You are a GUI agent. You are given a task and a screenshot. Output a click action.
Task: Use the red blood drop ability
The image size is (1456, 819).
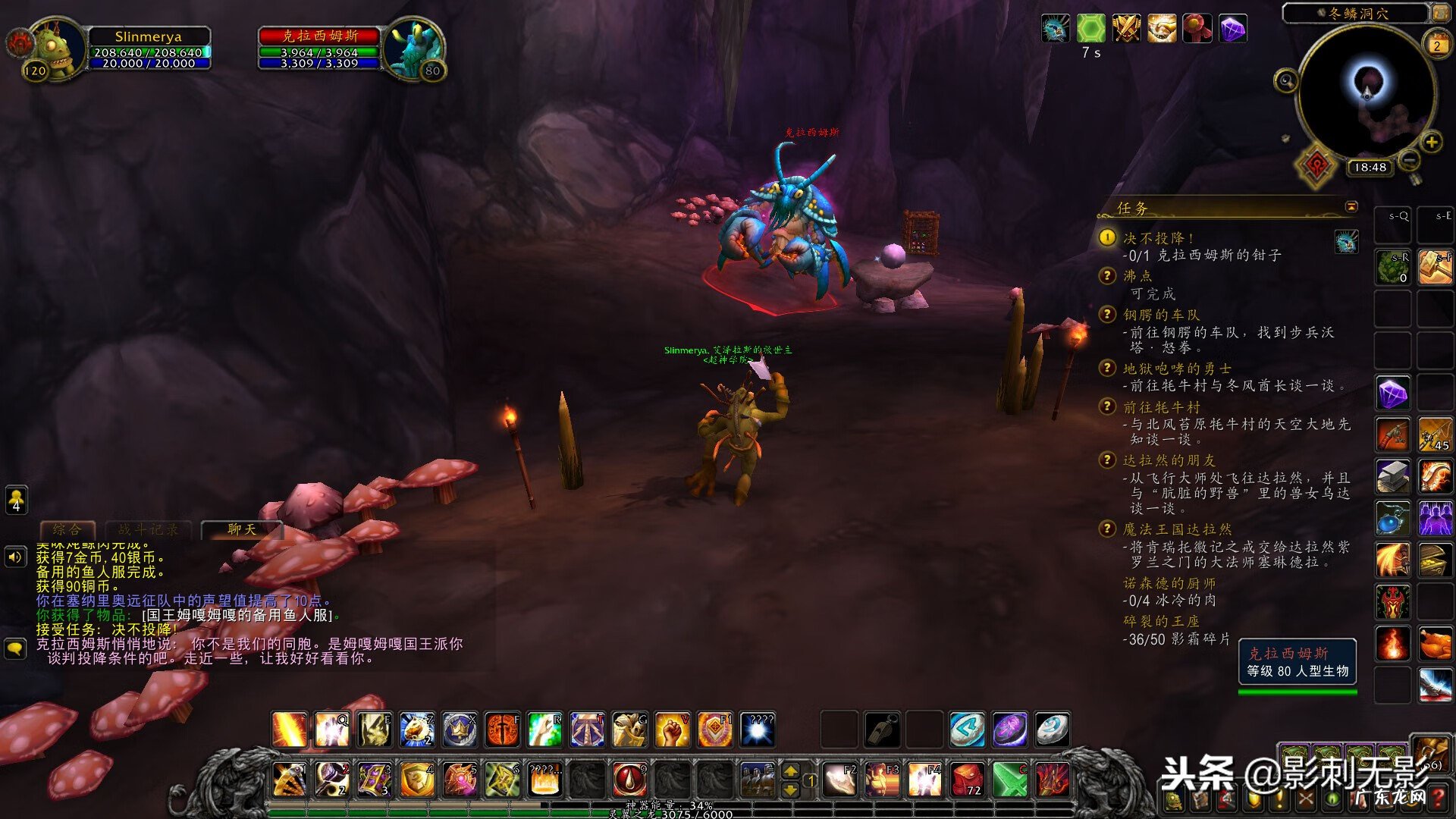[x=629, y=779]
